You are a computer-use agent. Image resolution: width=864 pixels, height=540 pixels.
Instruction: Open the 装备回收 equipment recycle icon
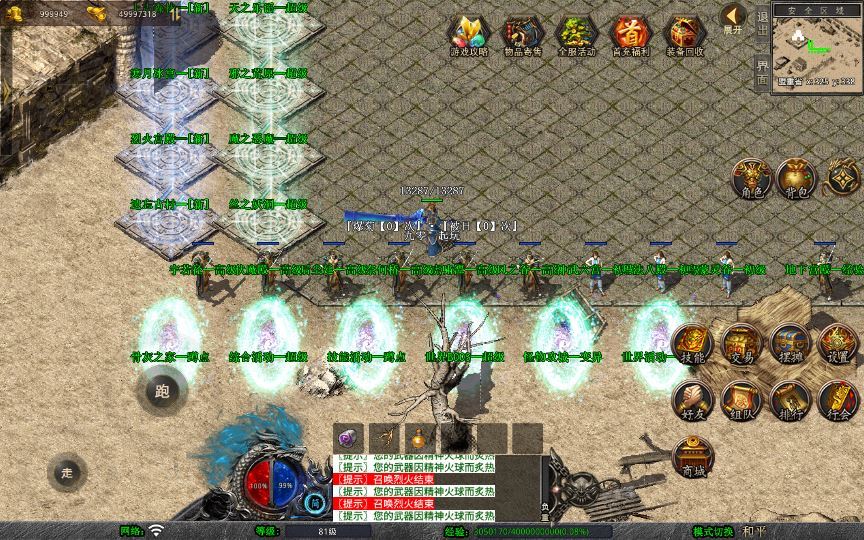[685, 35]
